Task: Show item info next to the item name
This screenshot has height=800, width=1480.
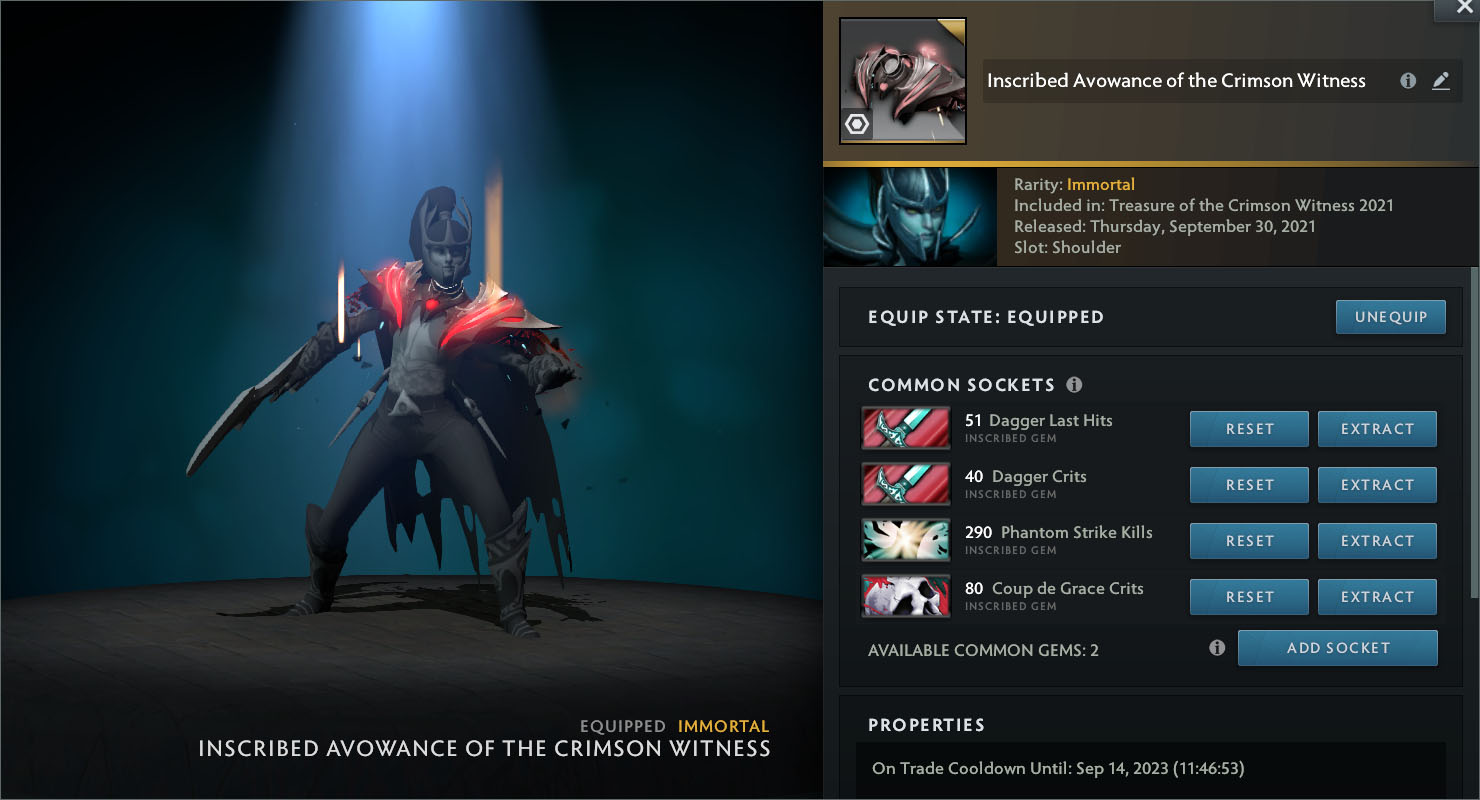Action: coord(1408,81)
